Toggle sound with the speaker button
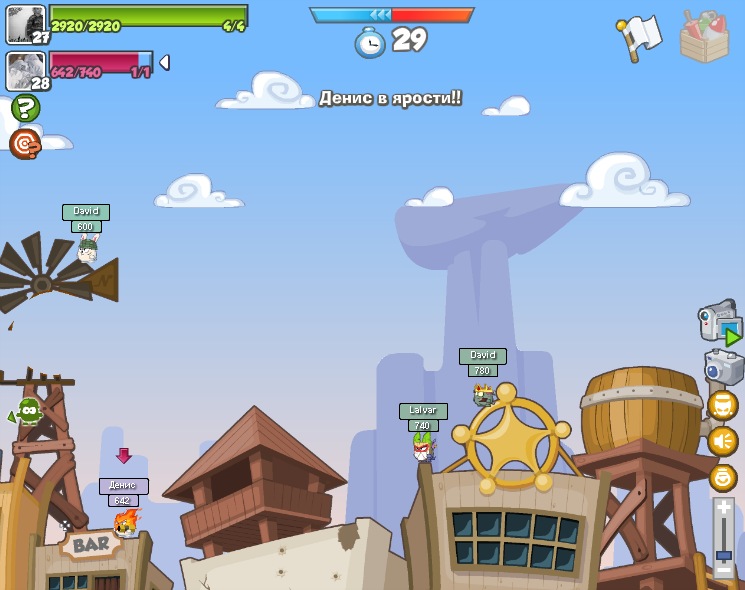The image size is (745, 590). 722,441
